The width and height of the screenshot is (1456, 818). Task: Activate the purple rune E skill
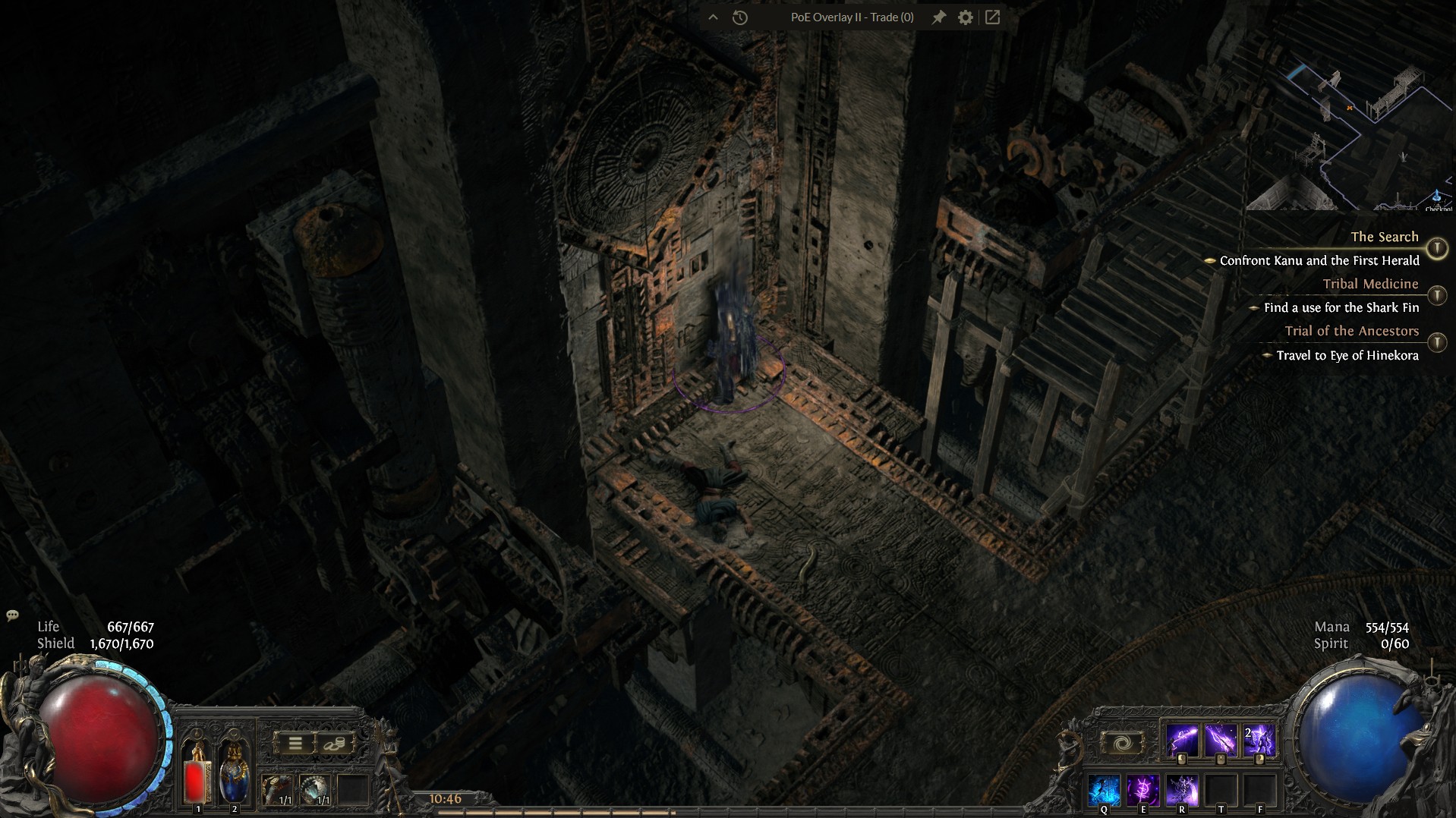[x=1142, y=790]
